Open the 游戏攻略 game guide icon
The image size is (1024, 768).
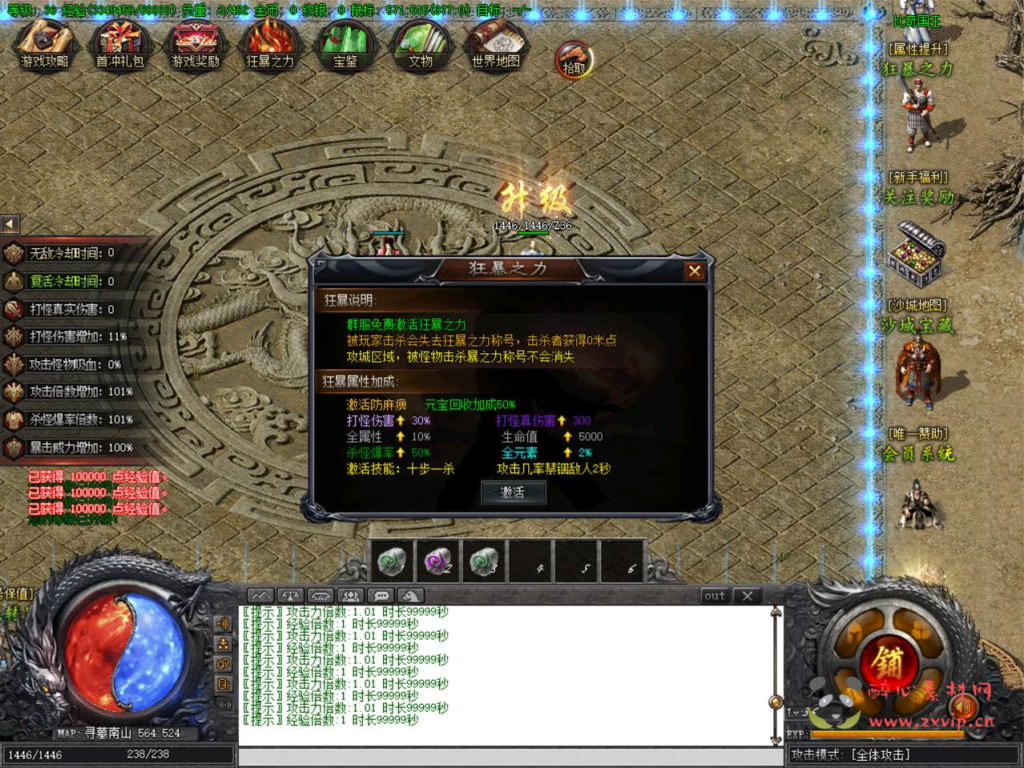(x=45, y=44)
